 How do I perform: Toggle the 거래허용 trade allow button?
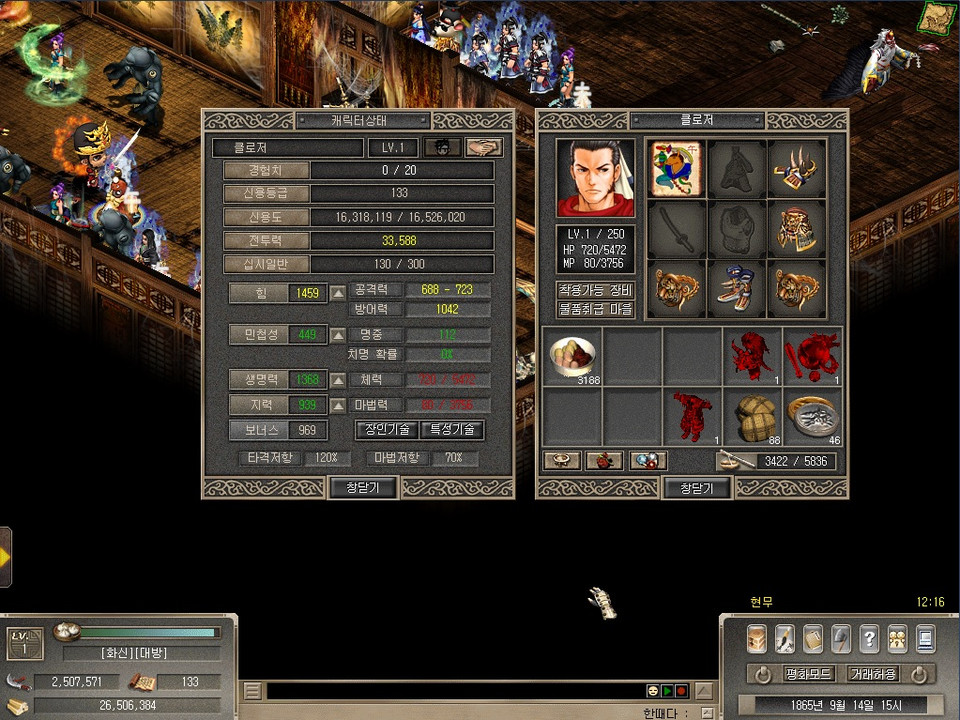pyautogui.click(x=872, y=674)
